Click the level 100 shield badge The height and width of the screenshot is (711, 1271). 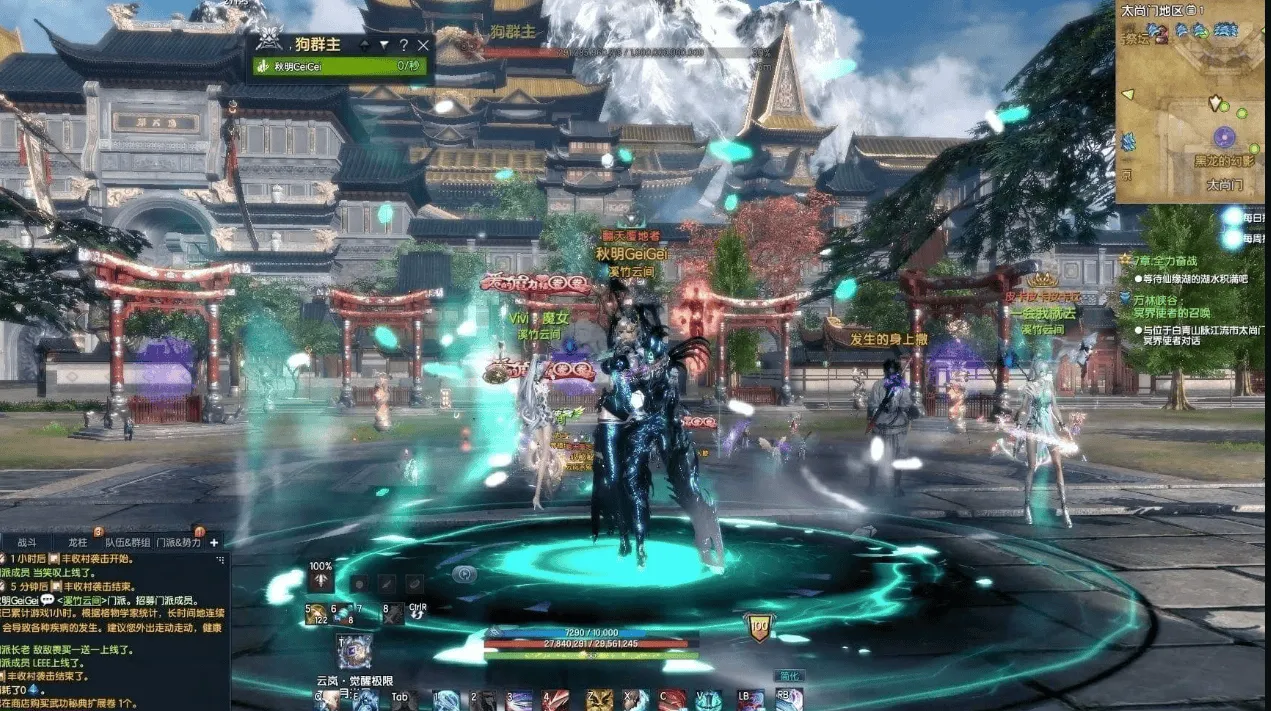pos(759,627)
